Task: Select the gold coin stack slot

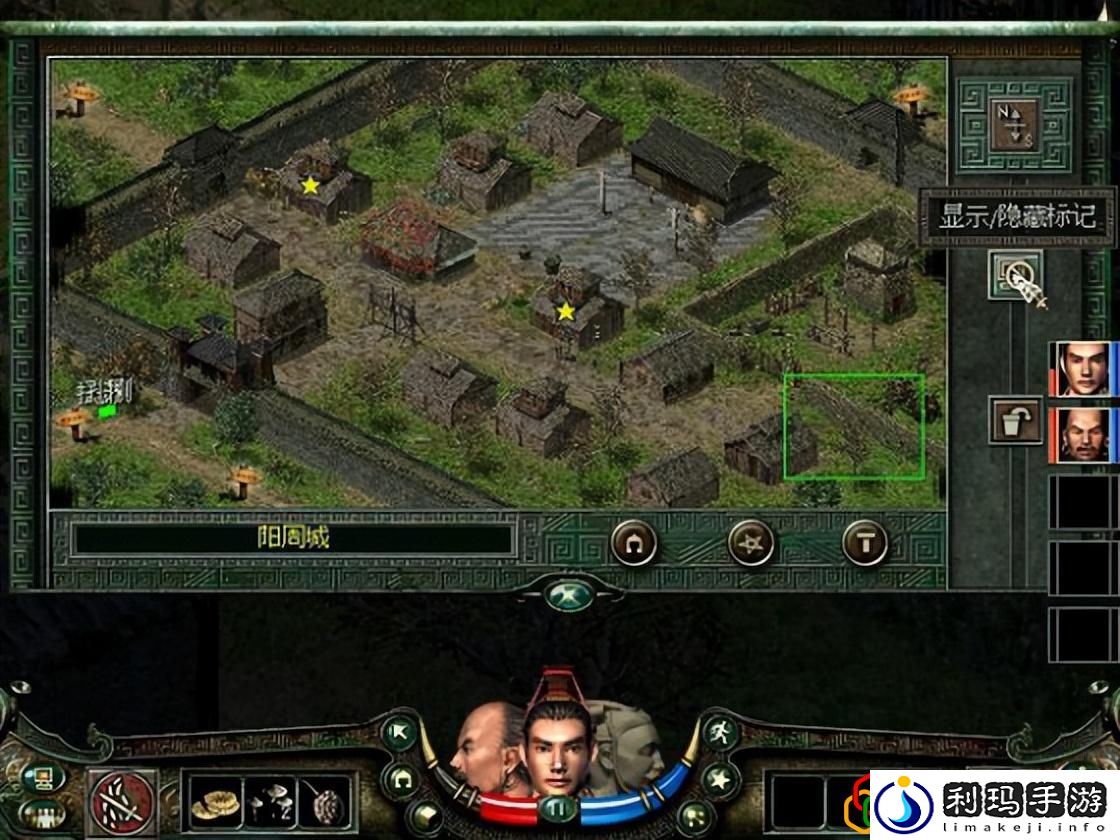Action: 215,801
